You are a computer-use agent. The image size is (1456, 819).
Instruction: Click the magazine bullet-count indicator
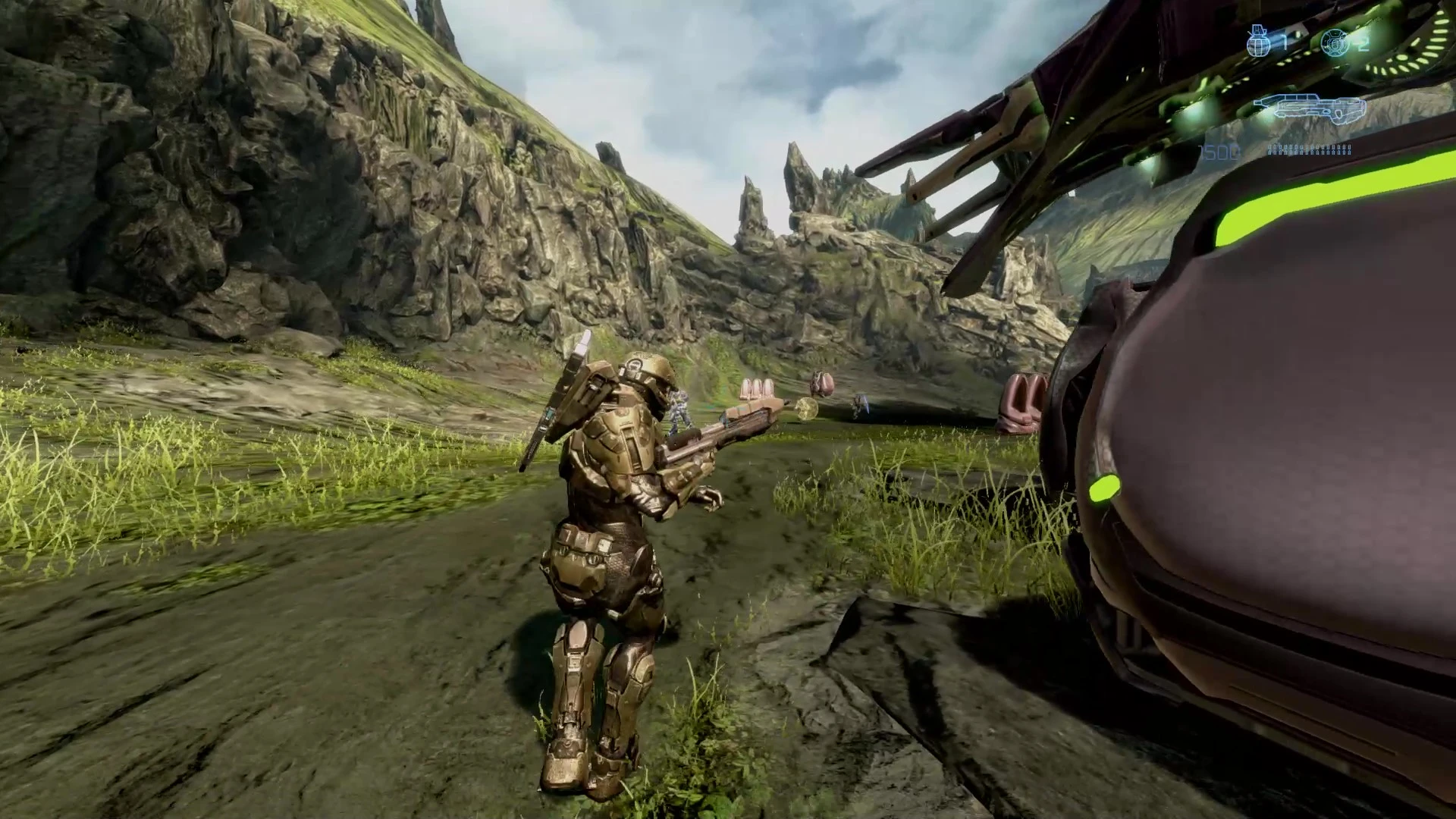coord(1308,149)
